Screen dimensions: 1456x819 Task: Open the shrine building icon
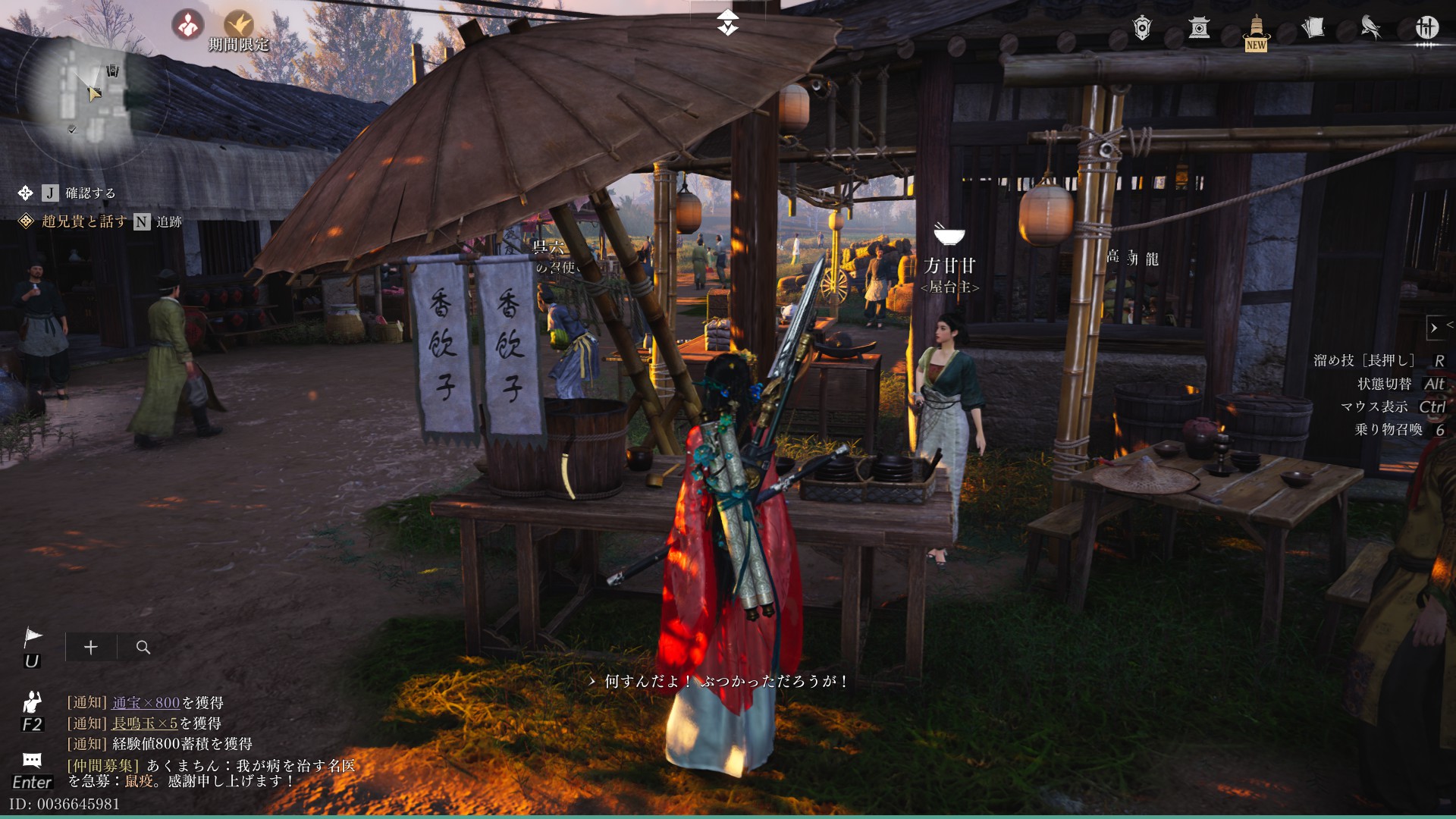tap(1199, 28)
